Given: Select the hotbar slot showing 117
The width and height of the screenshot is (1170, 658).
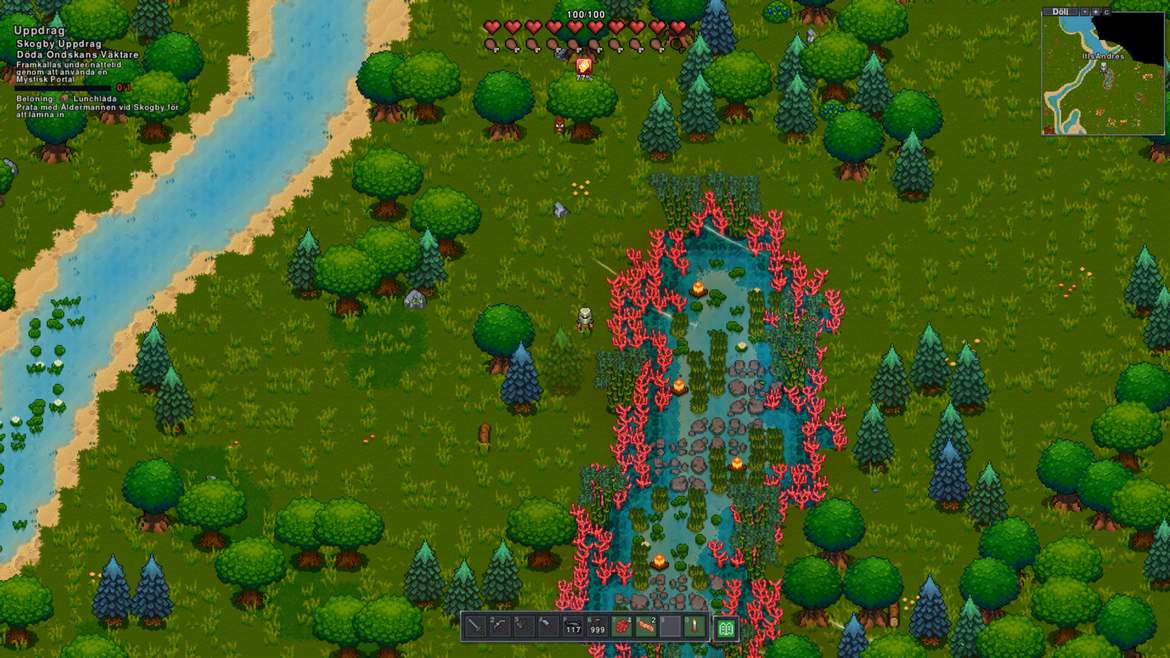Looking at the screenshot, I should 573,627.
